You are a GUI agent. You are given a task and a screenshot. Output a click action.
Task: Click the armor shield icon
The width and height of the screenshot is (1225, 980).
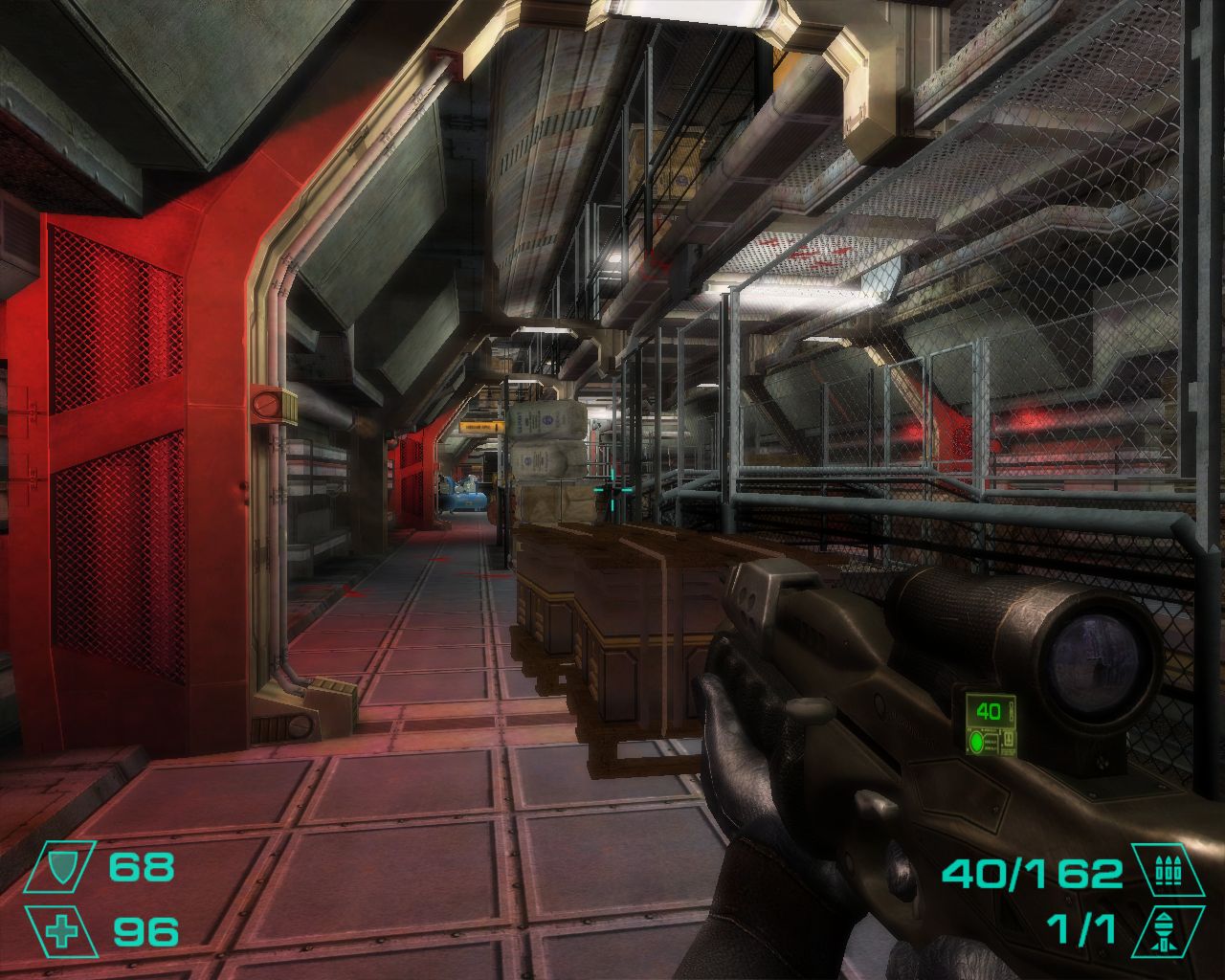[61, 868]
